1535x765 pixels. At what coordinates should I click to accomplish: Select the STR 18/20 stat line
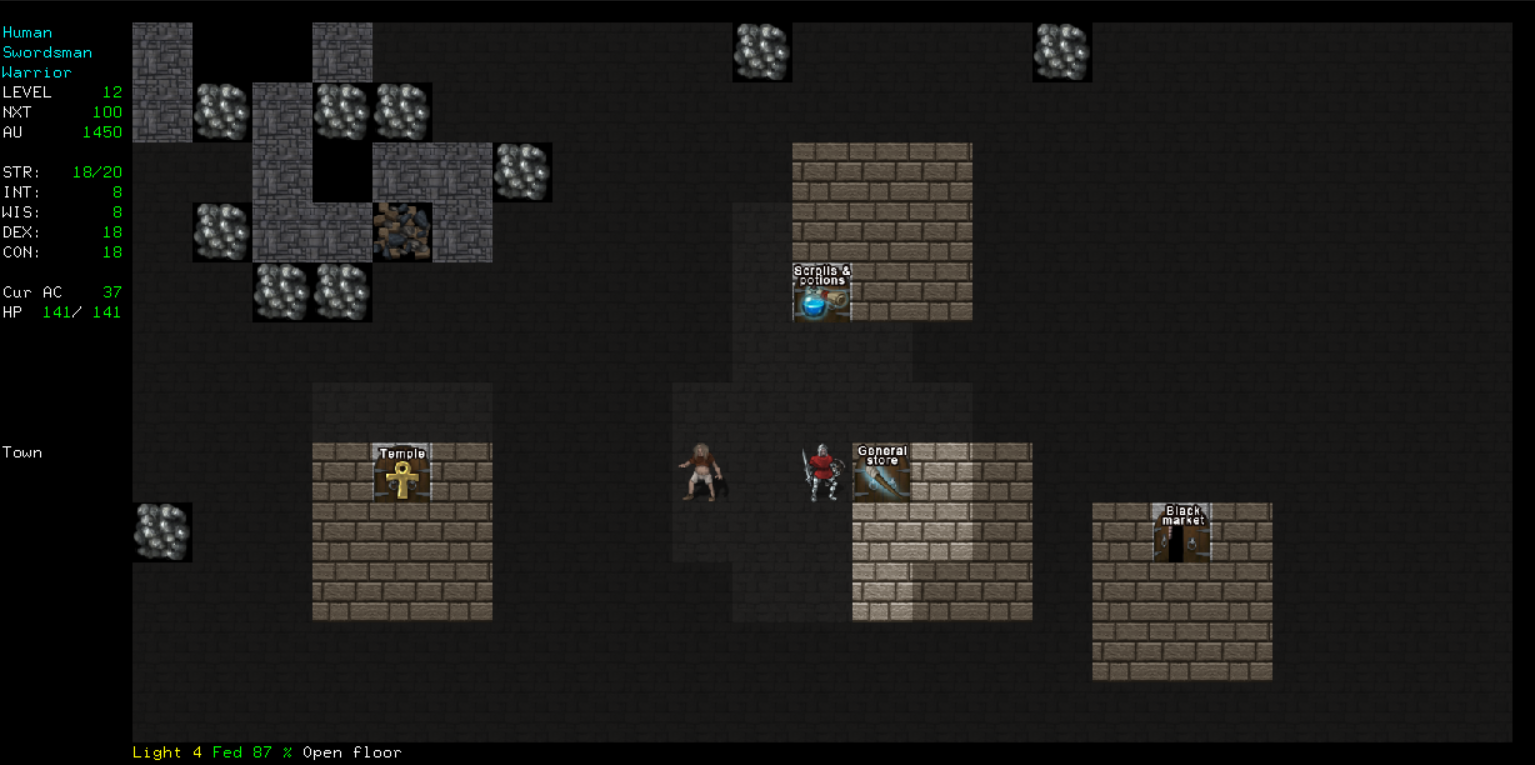click(x=60, y=171)
